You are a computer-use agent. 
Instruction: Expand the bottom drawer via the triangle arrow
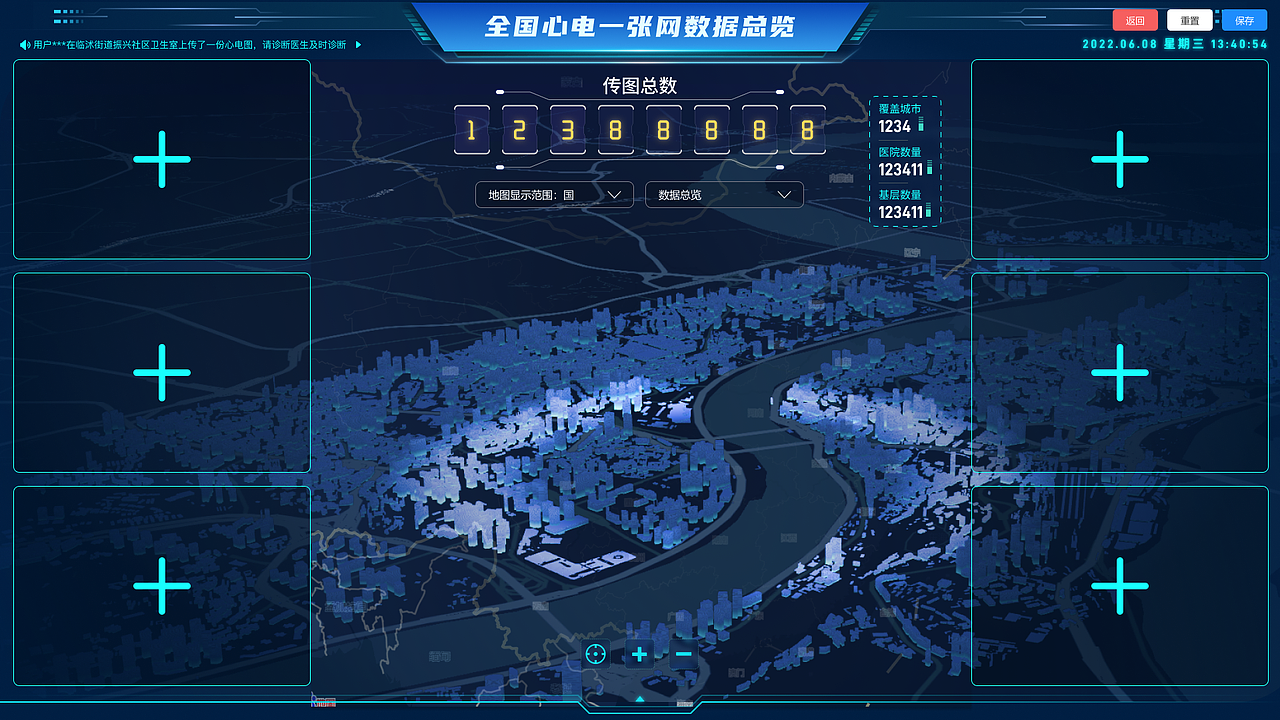(639, 698)
